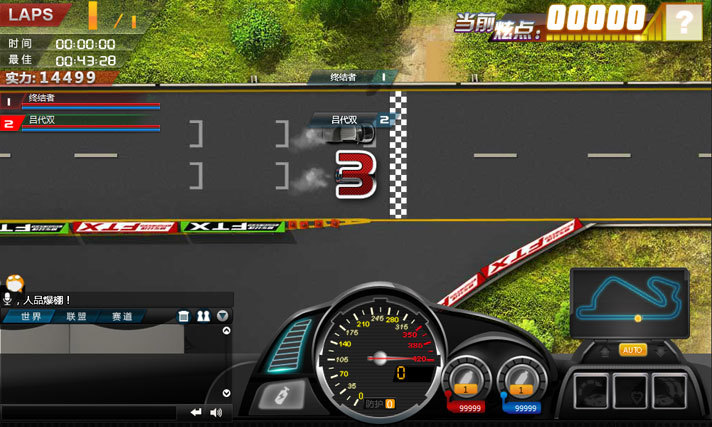Toggle the orange AUTO button

(x=633, y=350)
